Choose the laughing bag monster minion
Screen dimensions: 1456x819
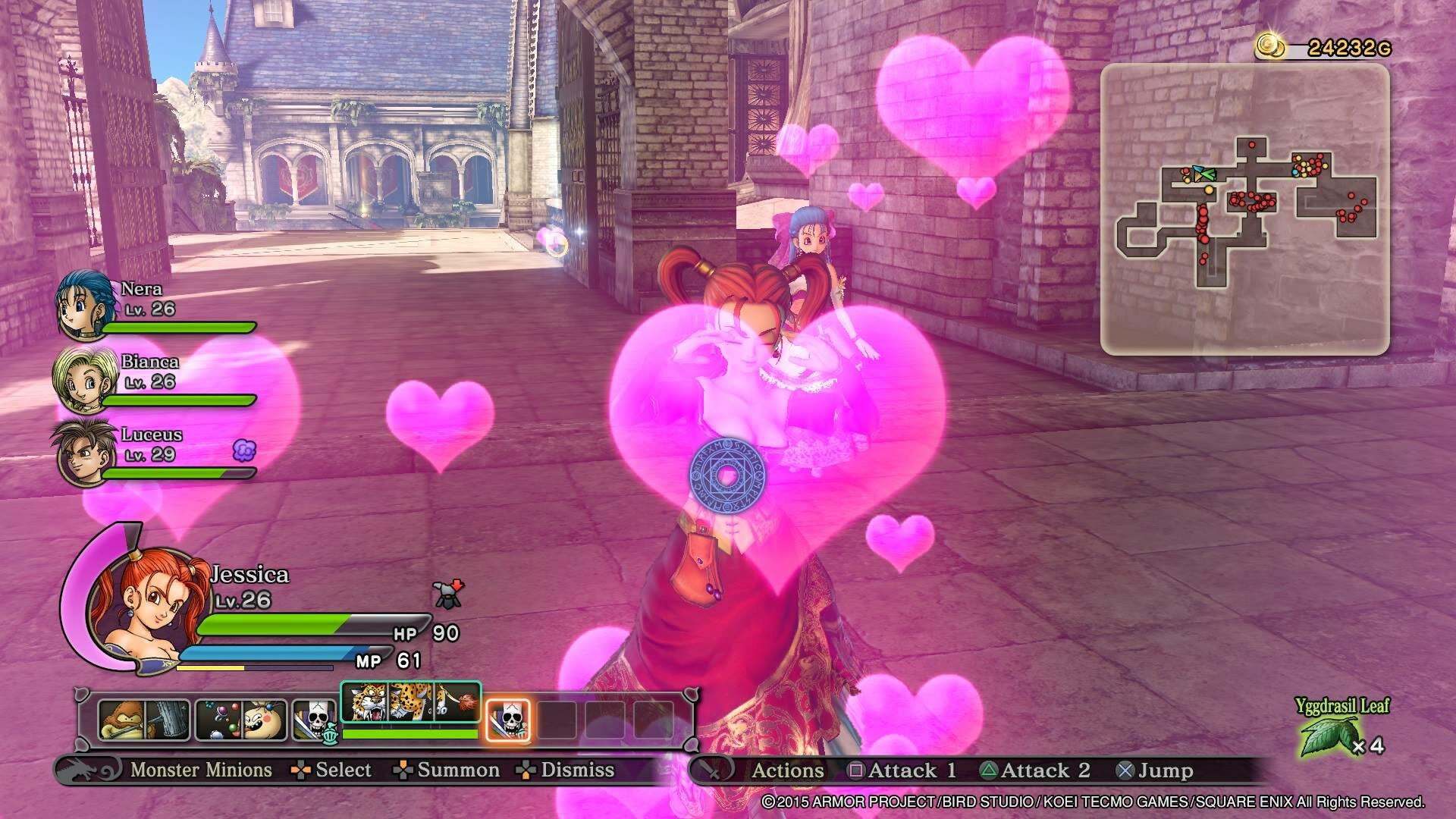(x=241, y=719)
